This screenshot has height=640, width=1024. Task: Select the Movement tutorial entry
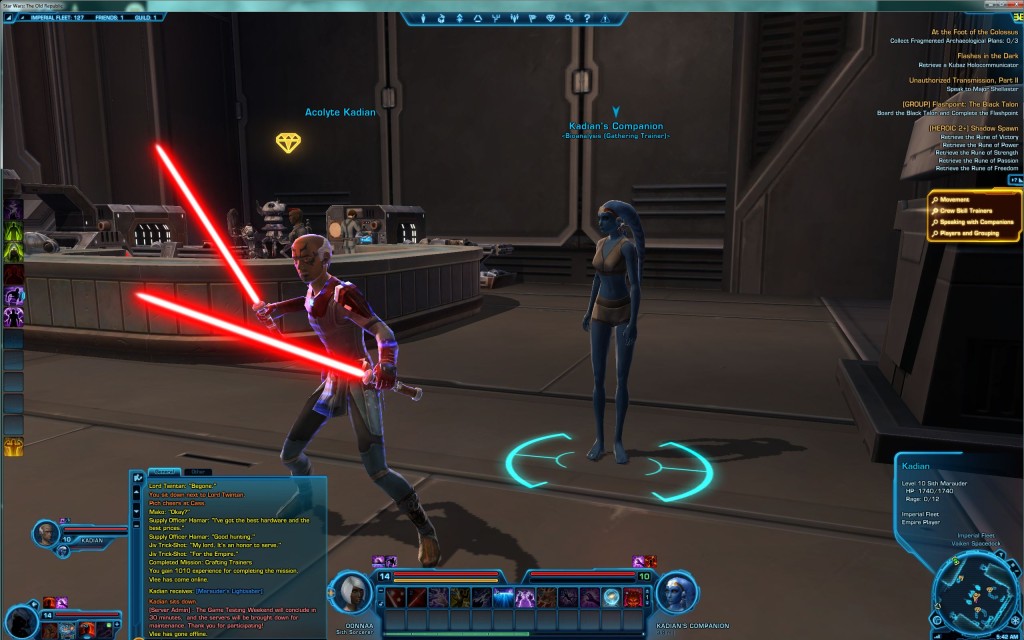pyautogui.click(x=954, y=200)
